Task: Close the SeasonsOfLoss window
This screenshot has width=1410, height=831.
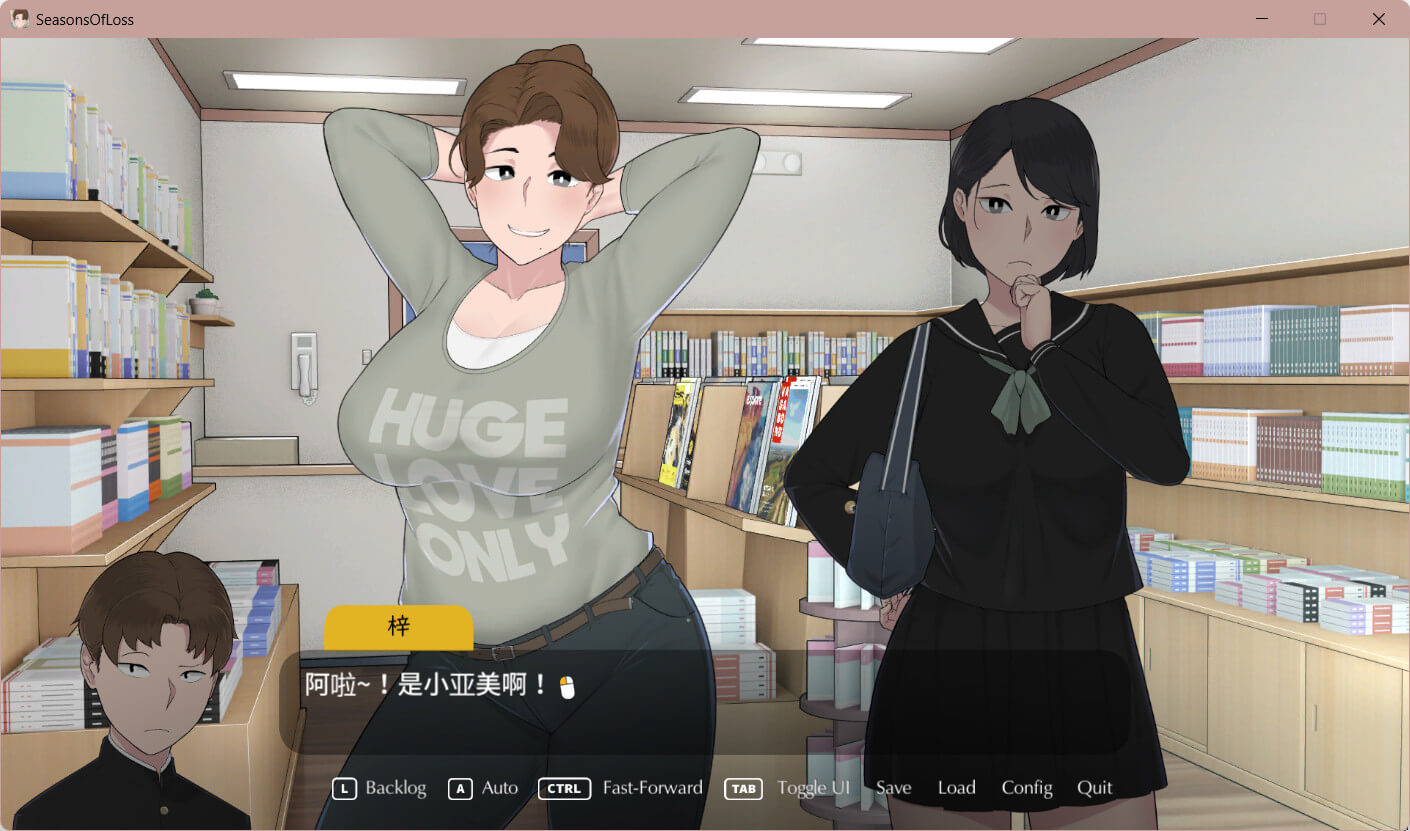Action: [x=1378, y=19]
